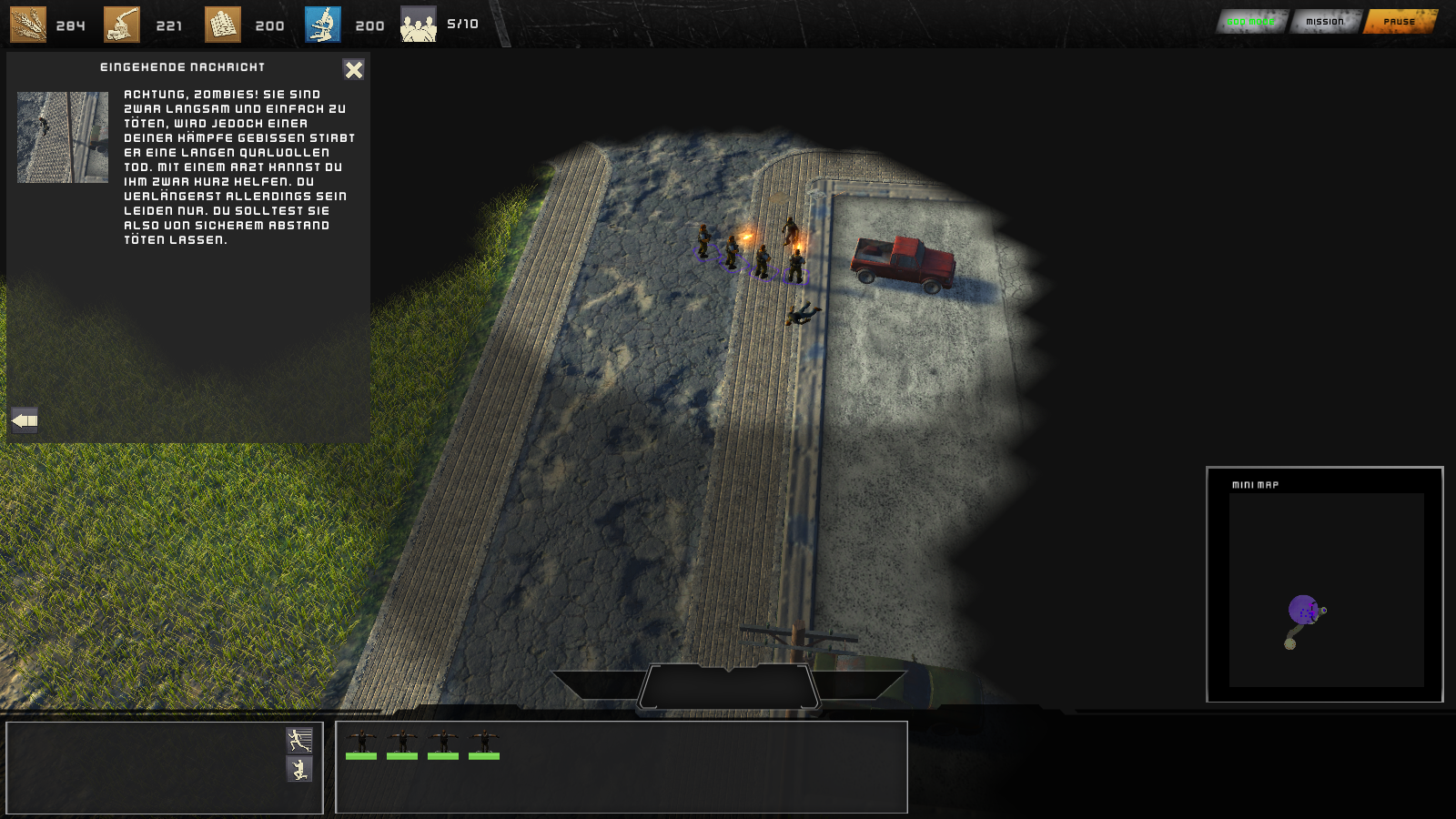Click on the mini map

1326,590
